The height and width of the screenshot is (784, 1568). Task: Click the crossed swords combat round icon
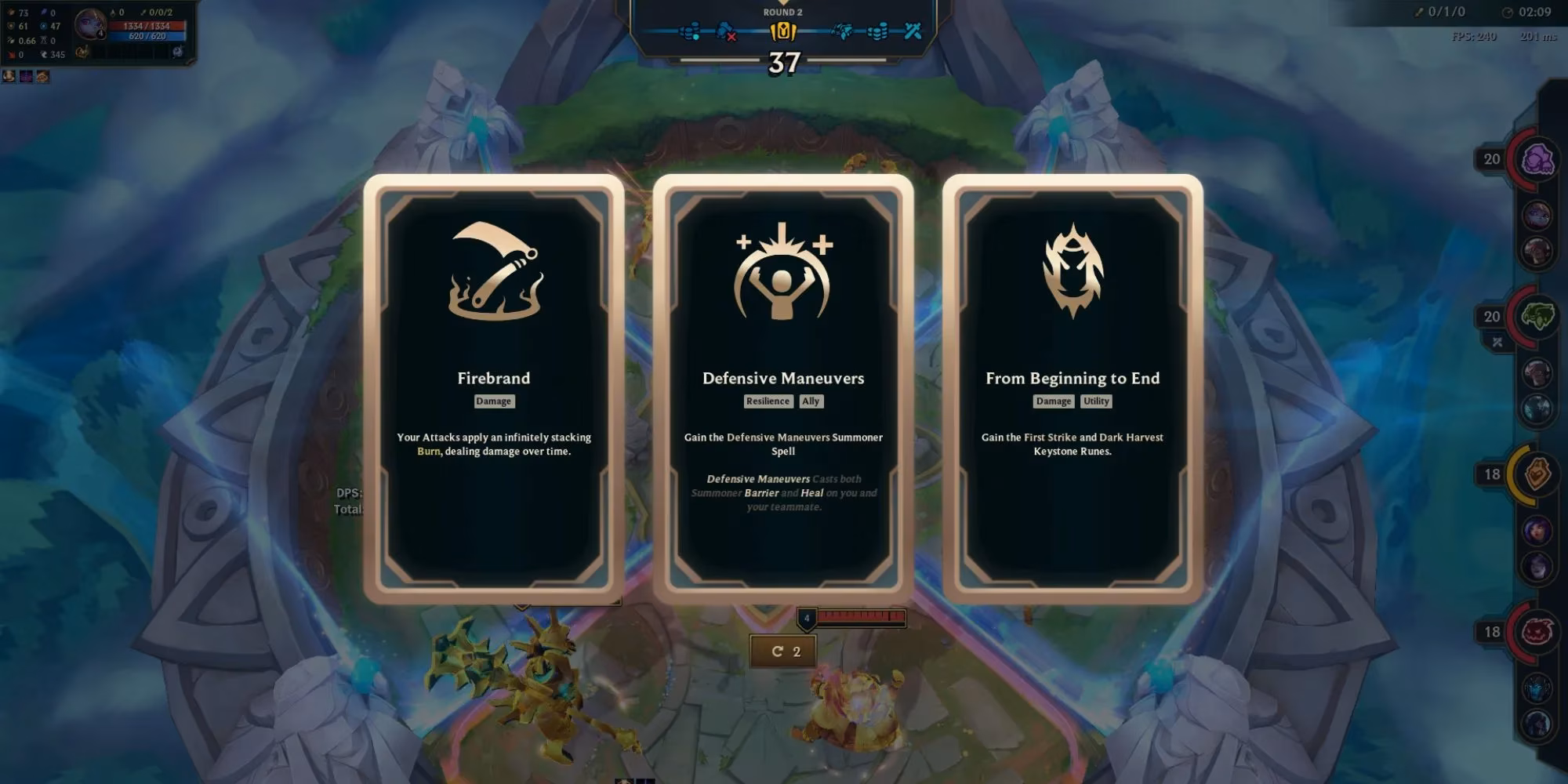coord(912,32)
